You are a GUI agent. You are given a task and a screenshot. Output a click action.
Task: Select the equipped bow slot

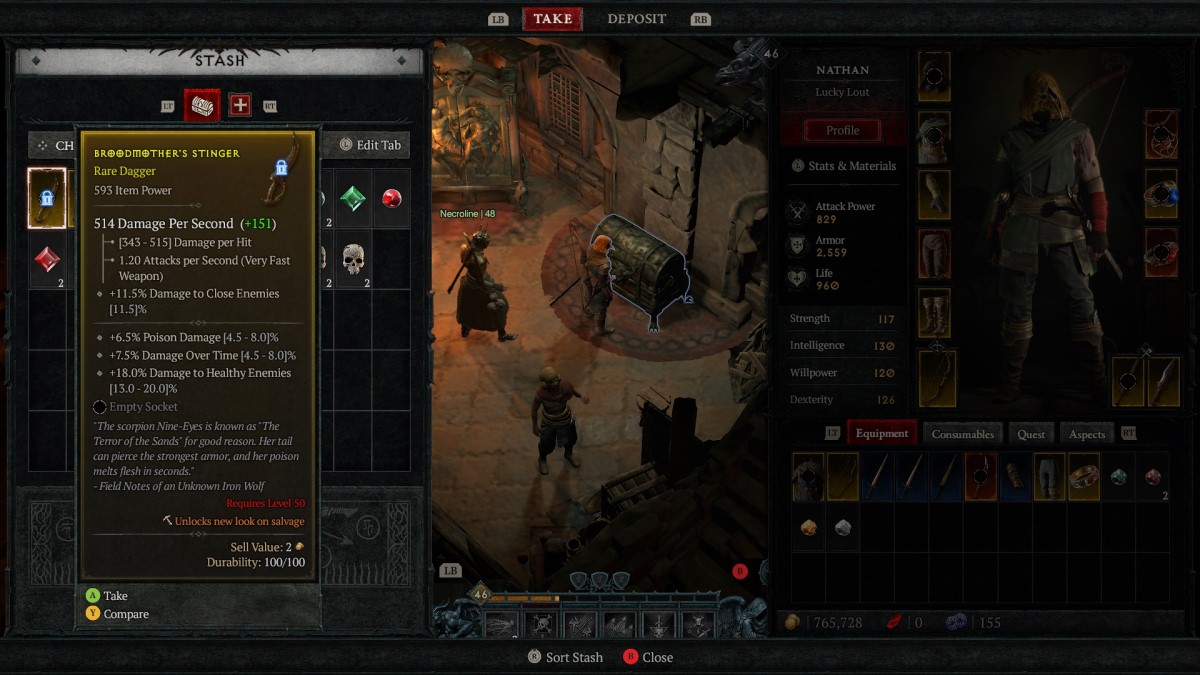[937, 378]
